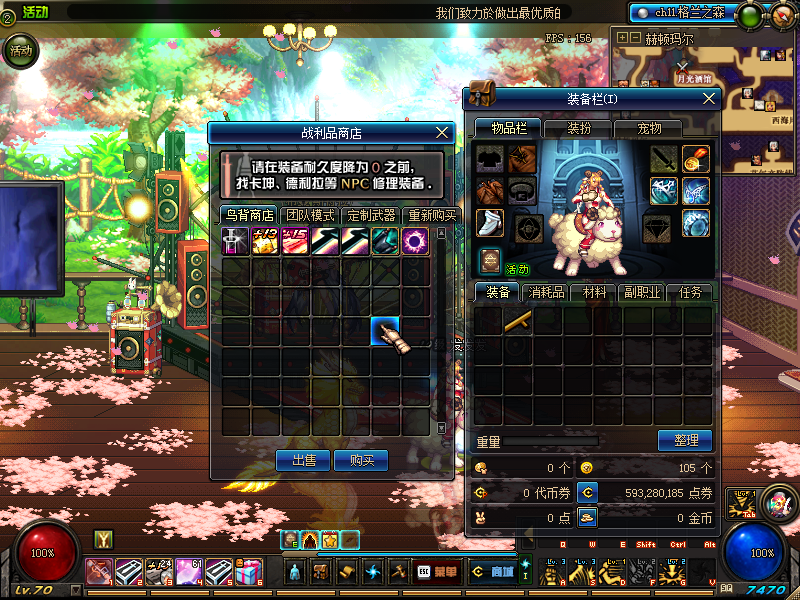Open the 装扮 avatar tab
Screen dimensions: 800x600
[579, 128]
